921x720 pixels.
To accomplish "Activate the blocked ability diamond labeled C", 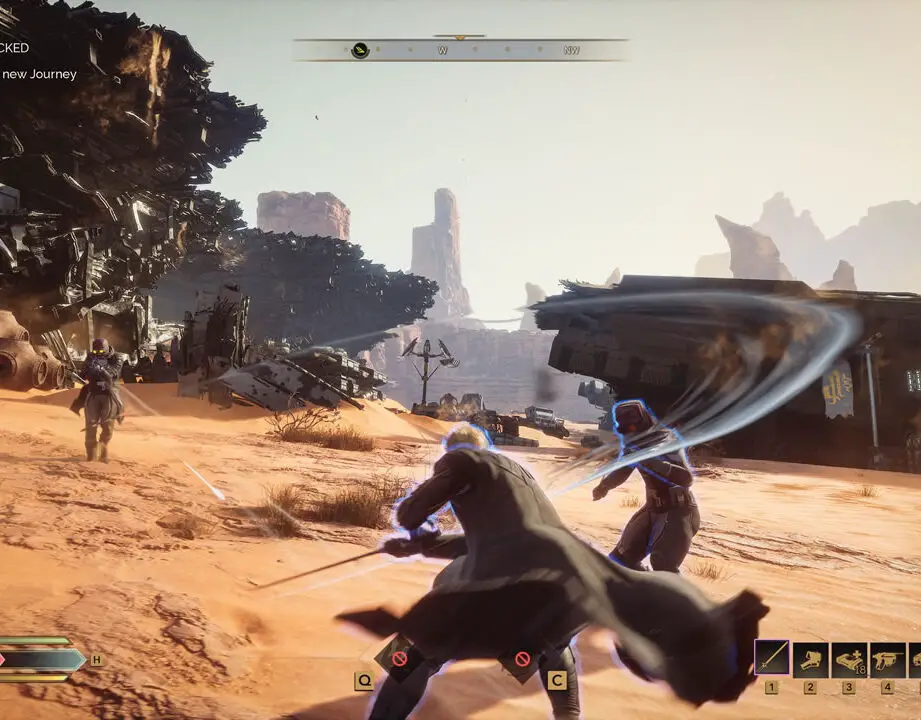I will tap(522, 659).
